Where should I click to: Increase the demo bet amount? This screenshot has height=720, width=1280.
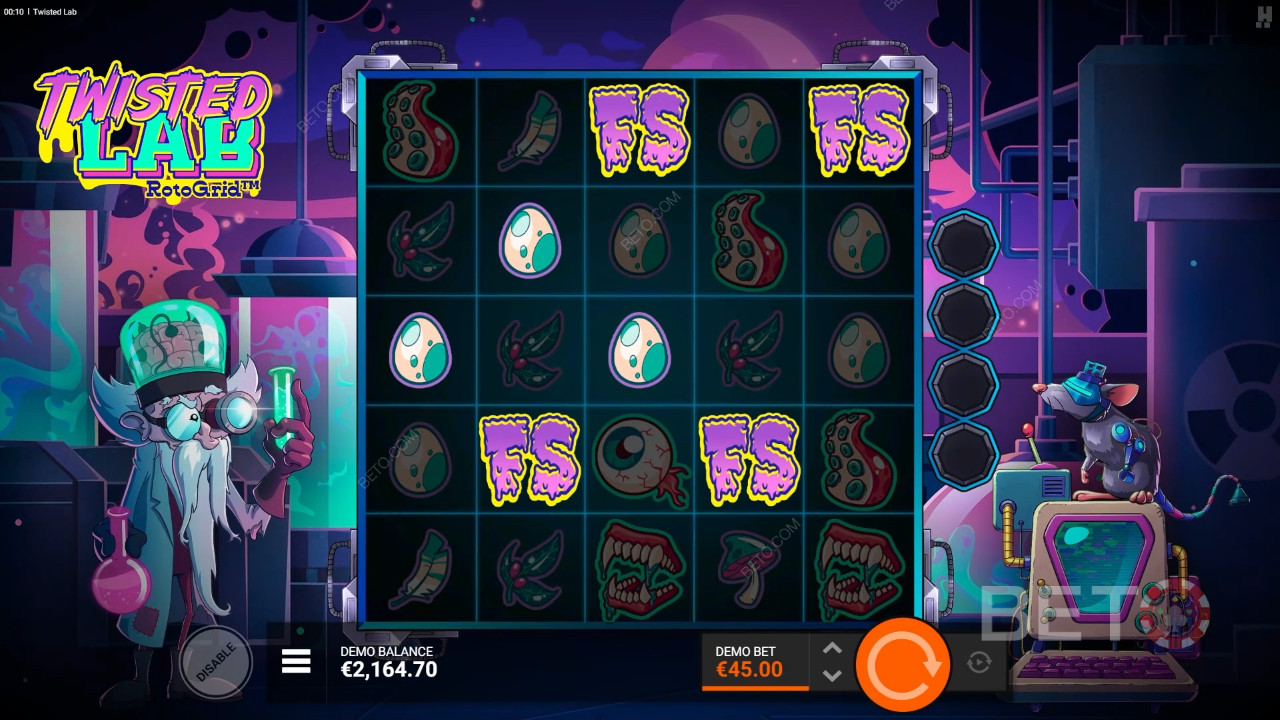pyautogui.click(x=832, y=648)
